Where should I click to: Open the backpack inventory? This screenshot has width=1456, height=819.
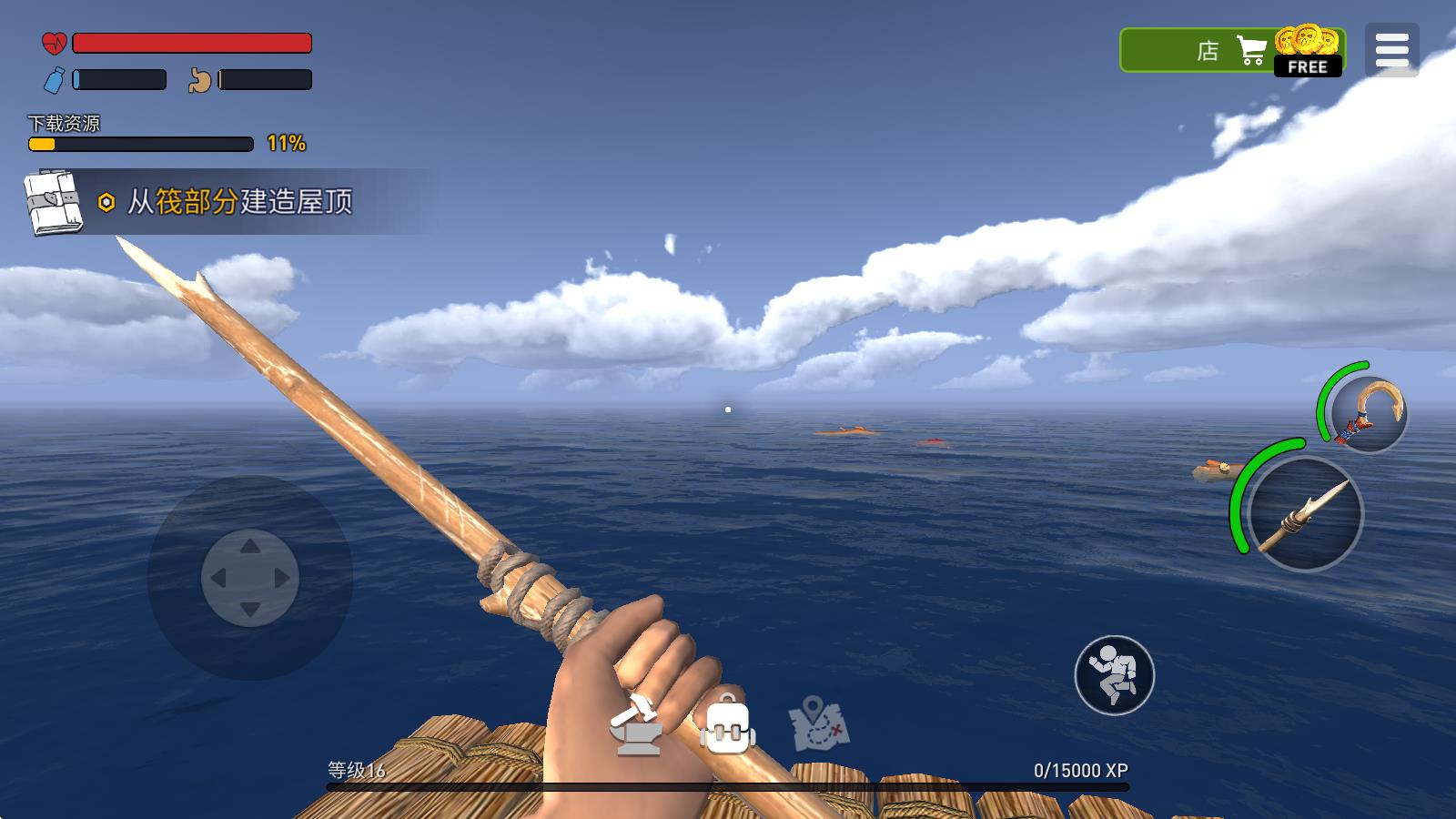[x=727, y=726]
